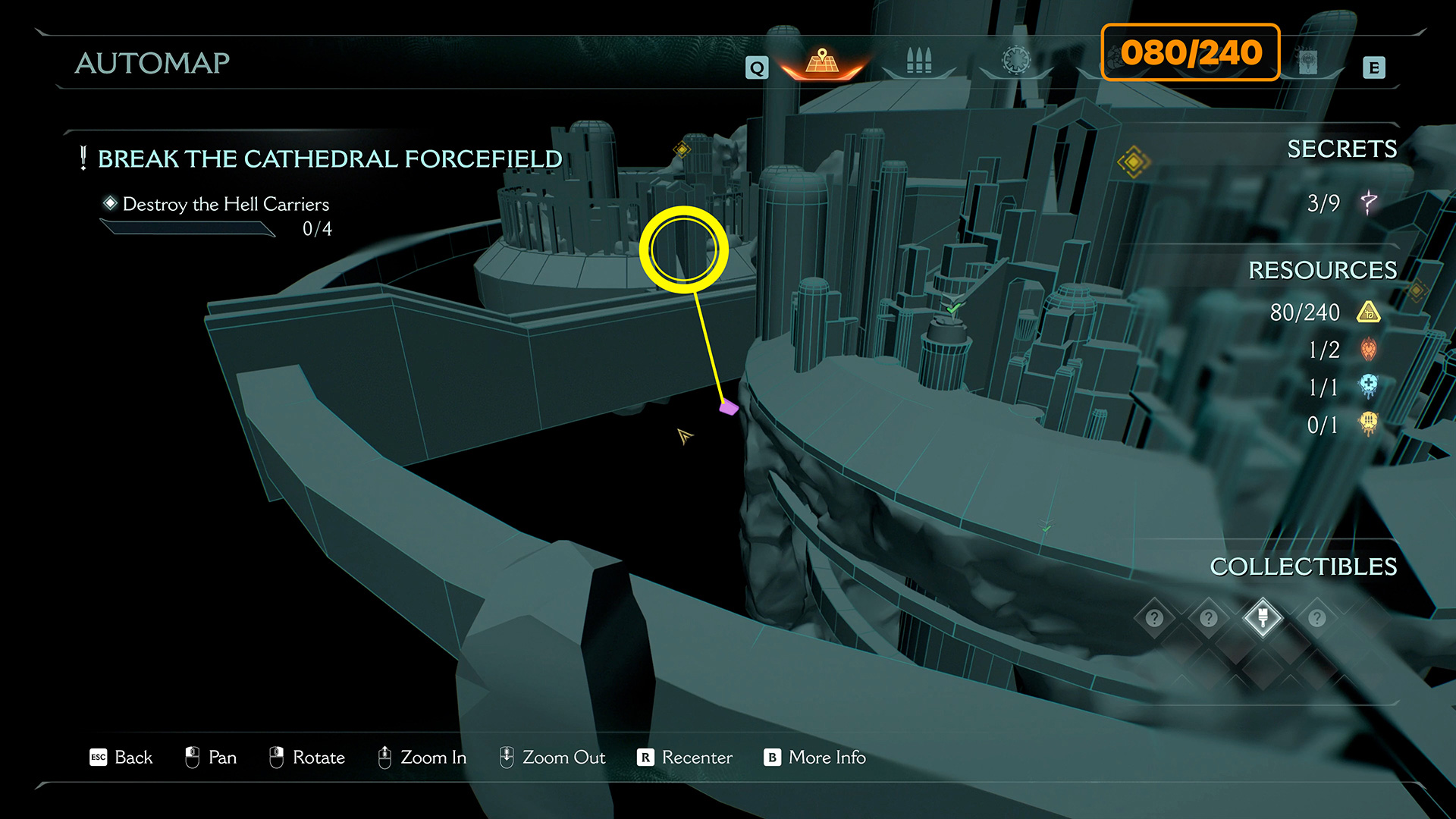The width and height of the screenshot is (1456, 819).
Task: Click the gold resource triangle icon
Action: point(1369,312)
